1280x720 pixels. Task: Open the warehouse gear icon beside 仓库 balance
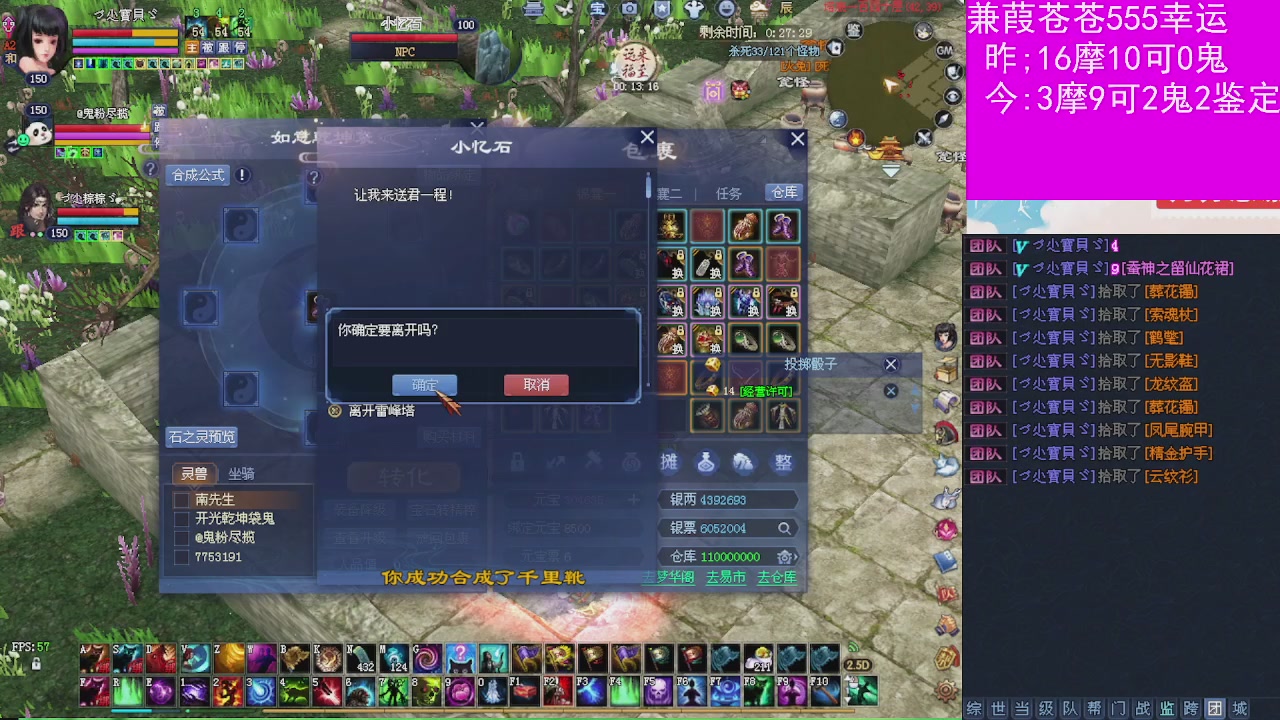click(786, 555)
